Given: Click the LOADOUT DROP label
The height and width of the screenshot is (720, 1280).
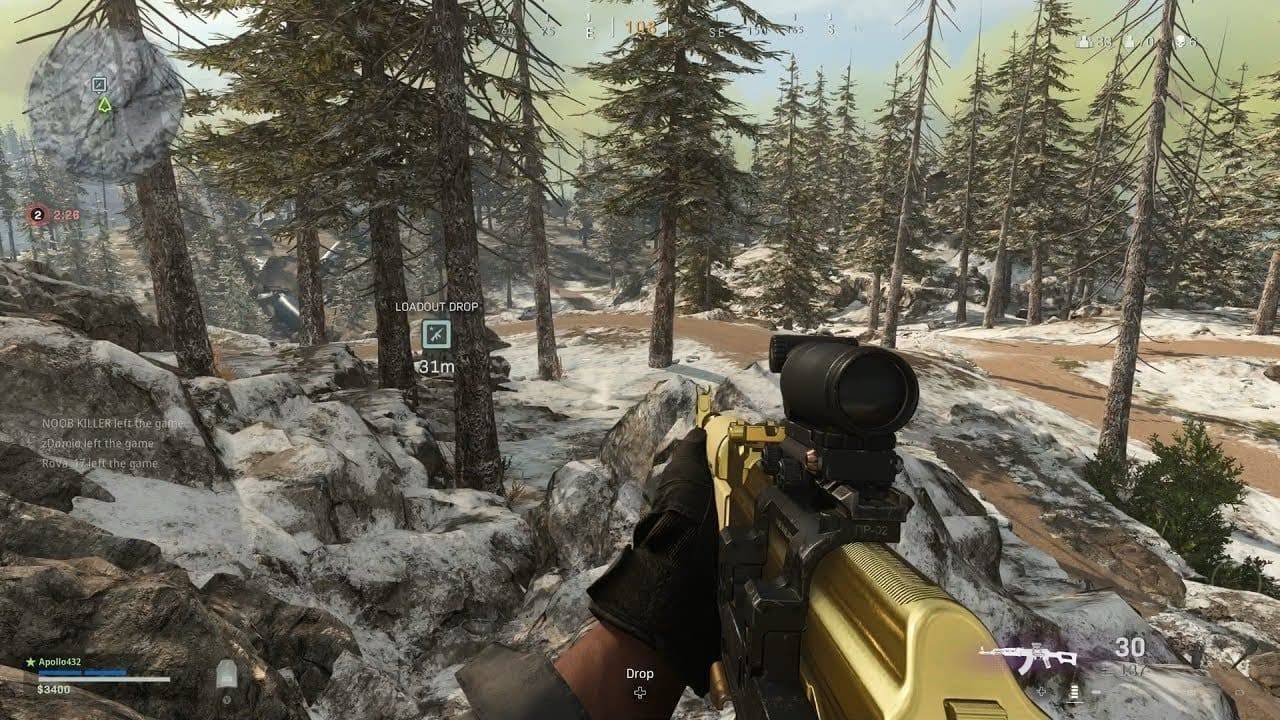Looking at the screenshot, I should point(438,308).
